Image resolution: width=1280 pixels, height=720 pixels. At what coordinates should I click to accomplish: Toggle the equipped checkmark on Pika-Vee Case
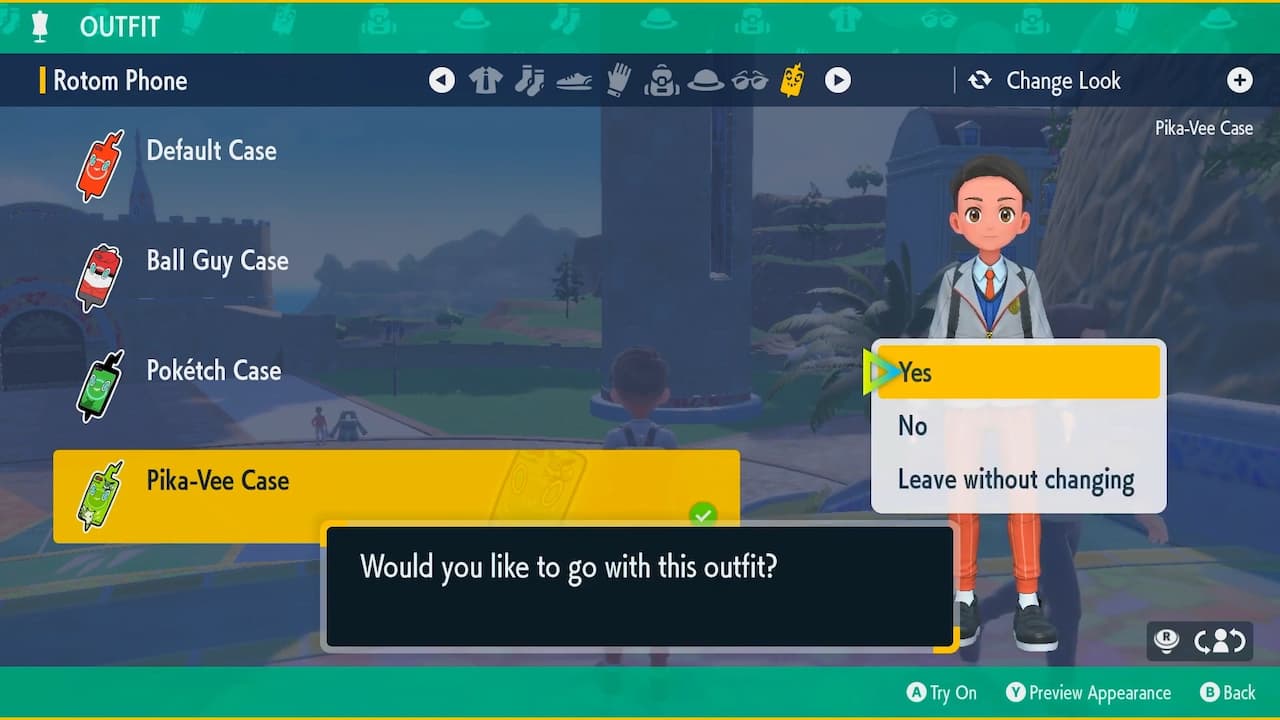click(704, 514)
